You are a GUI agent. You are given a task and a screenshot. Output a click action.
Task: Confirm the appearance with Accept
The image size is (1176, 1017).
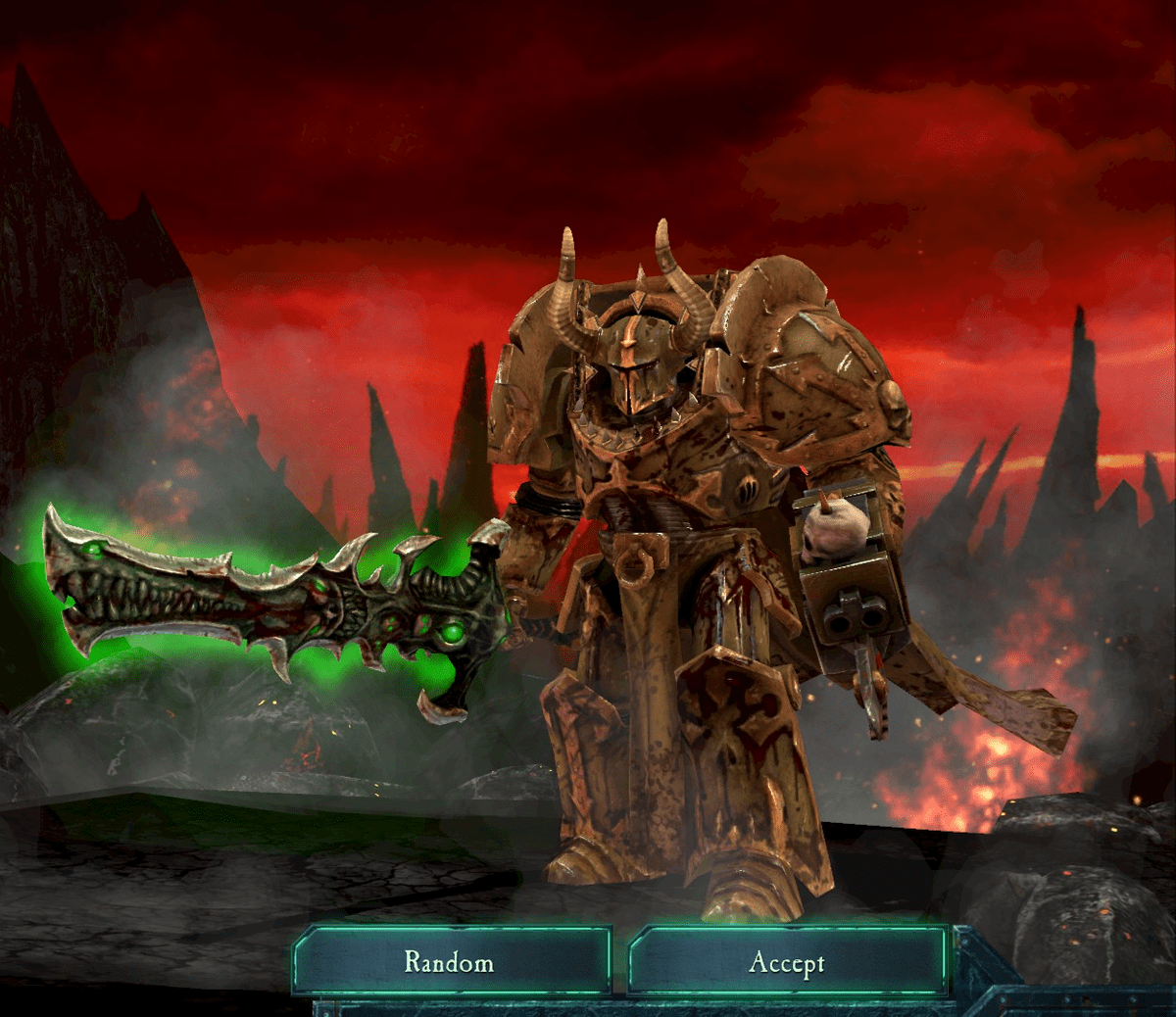787,962
